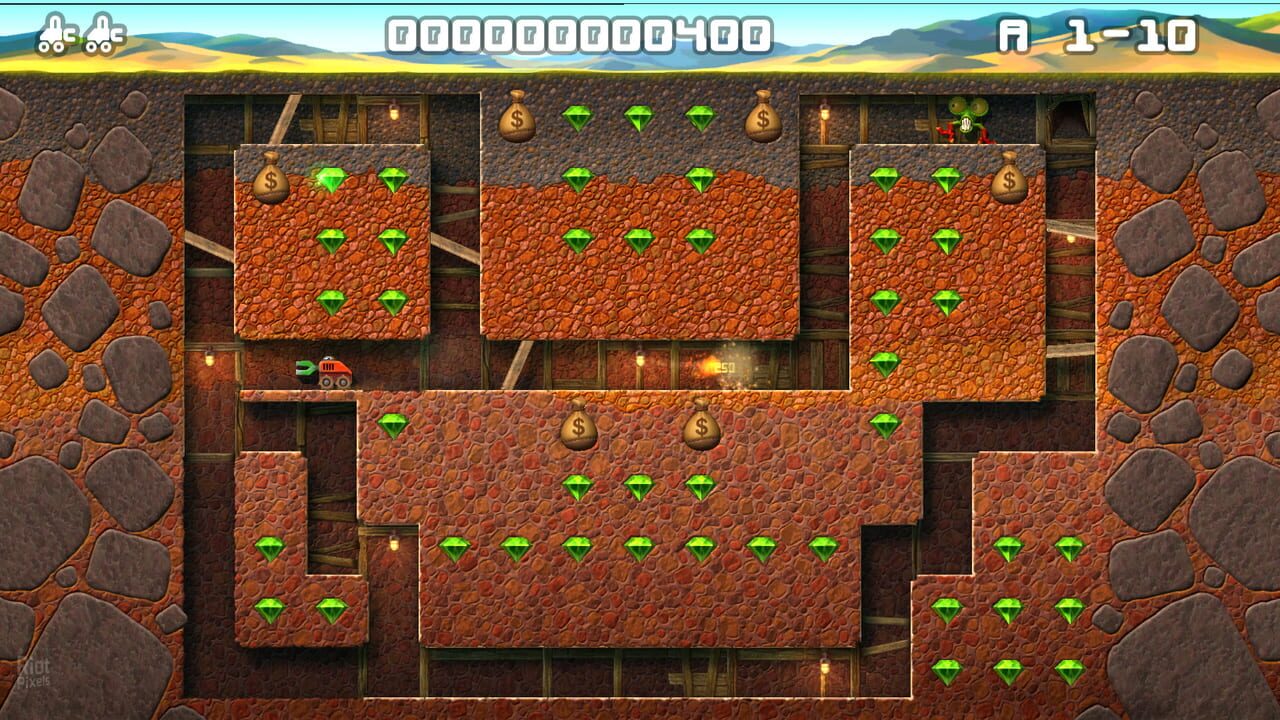Click the red player mining cart
The width and height of the screenshot is (1280, 720).
tap(332, 370)
